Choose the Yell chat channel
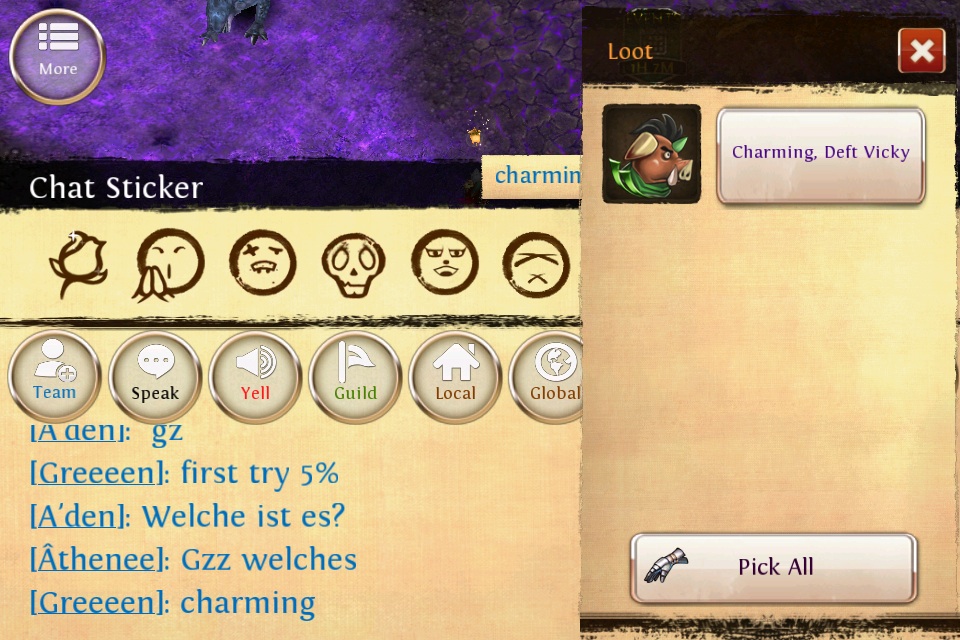Image resolution: width=960 pixels, height=640 pixels. (255, 377)
